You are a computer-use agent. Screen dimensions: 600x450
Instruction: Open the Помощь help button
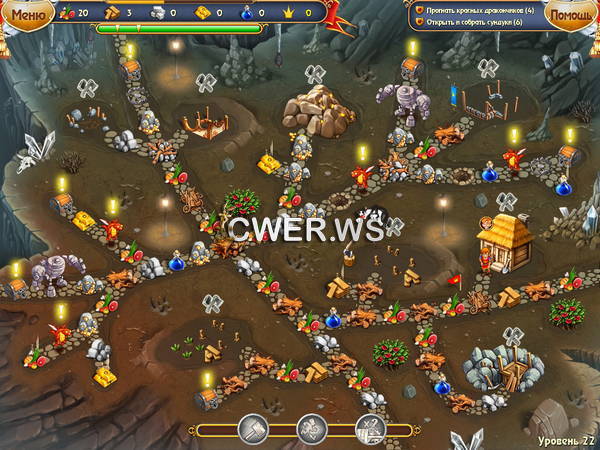571,14
